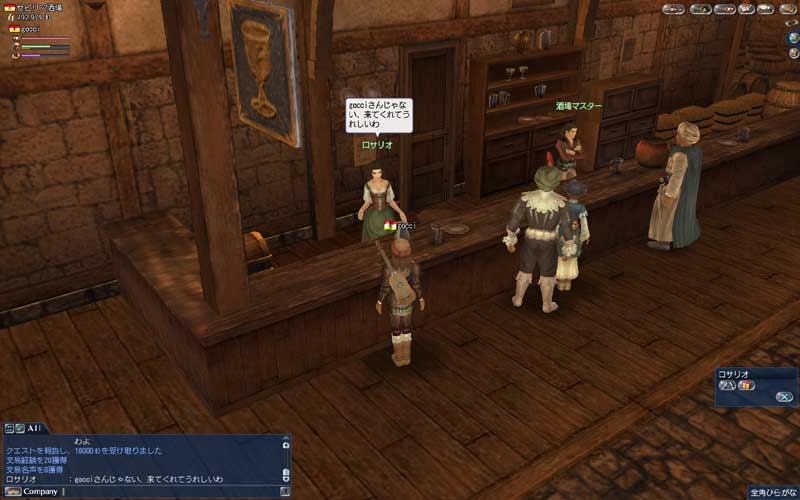This screenshot has width=800, height=500.
Task: Click the gift icon in ロサリオ panel
Action: click(x=746, y=384)
